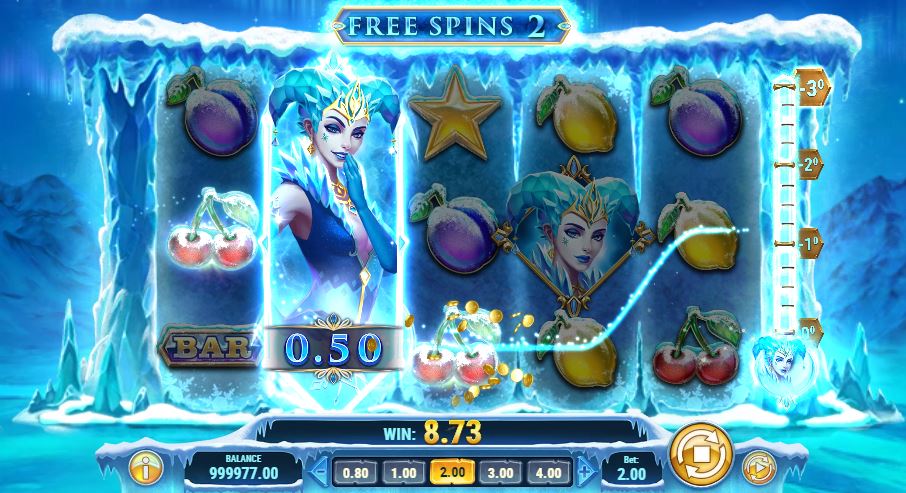
Task: Select the highlighted 2.00 bet value
Action: [452, 471]
